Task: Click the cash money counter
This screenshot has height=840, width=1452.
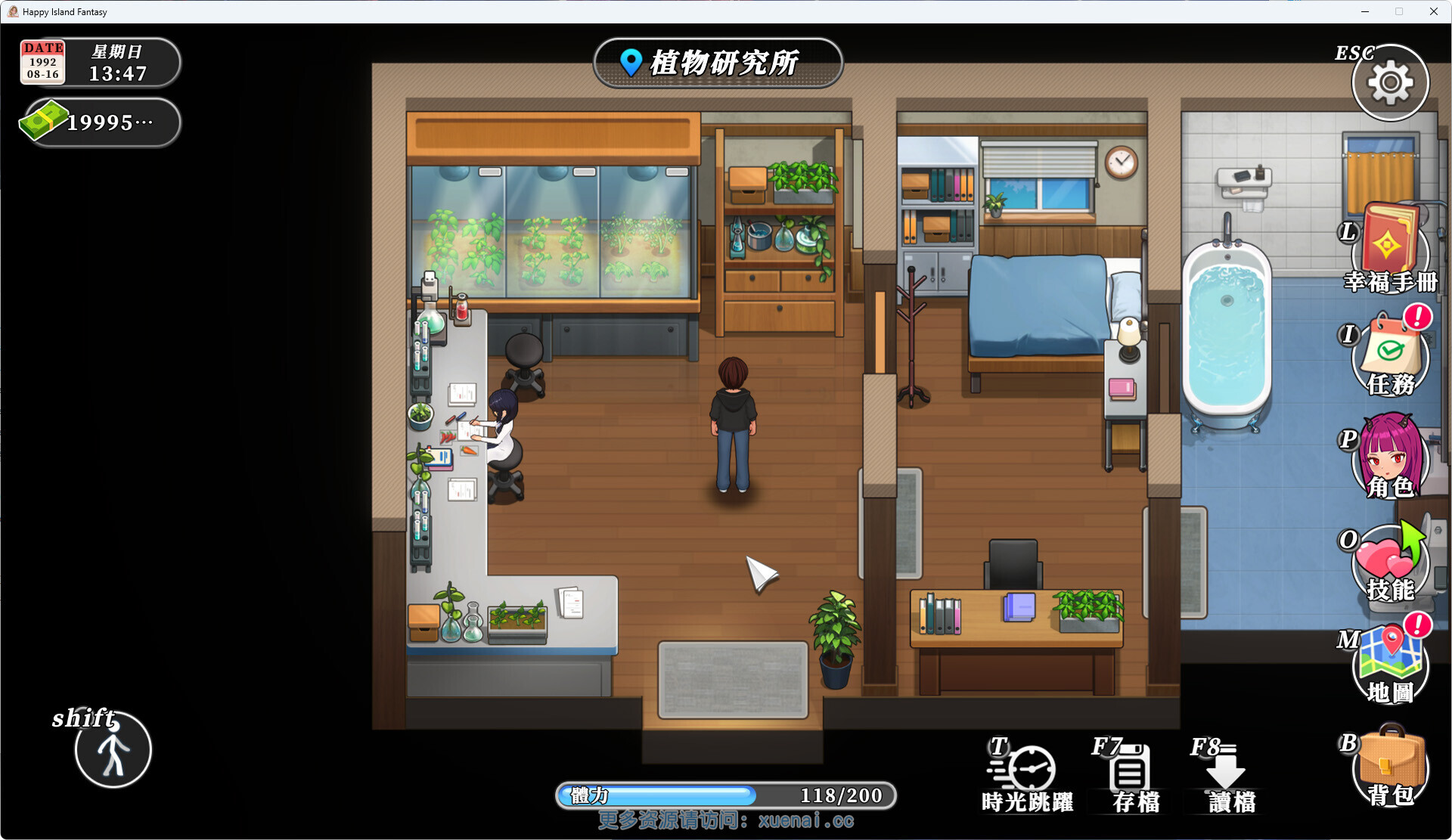Action: [99, 122]
